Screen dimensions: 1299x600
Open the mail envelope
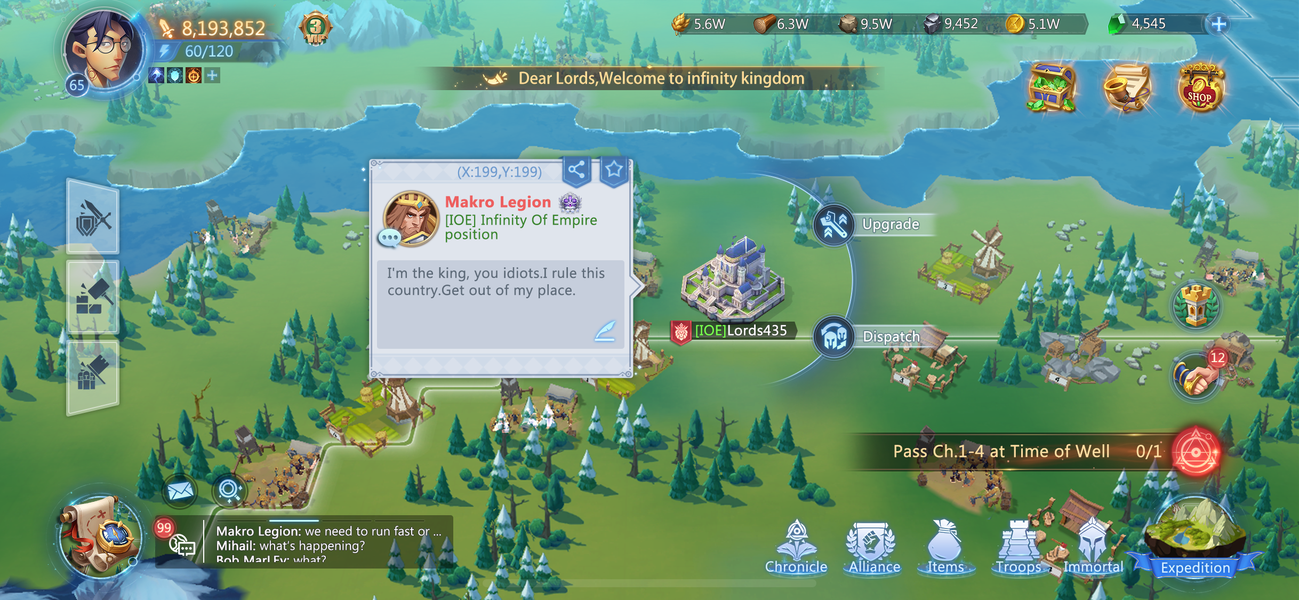coord(180,490)
